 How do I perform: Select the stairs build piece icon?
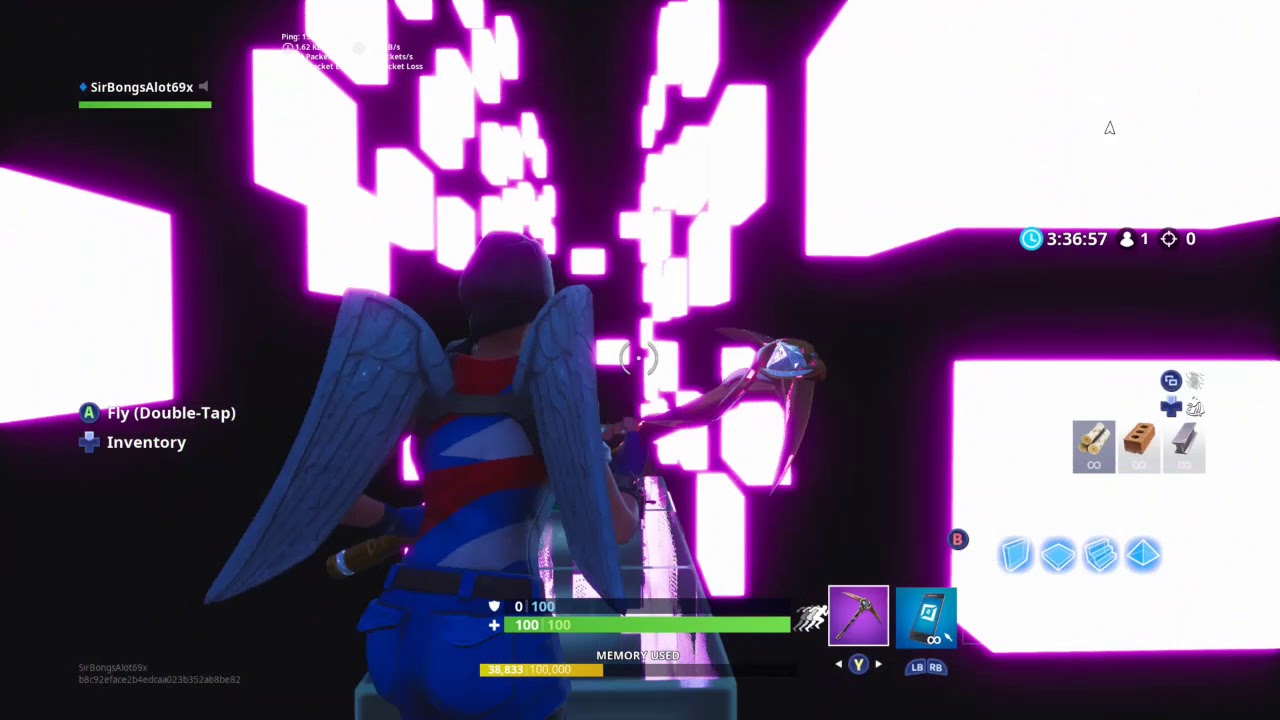click(1100, 555)
